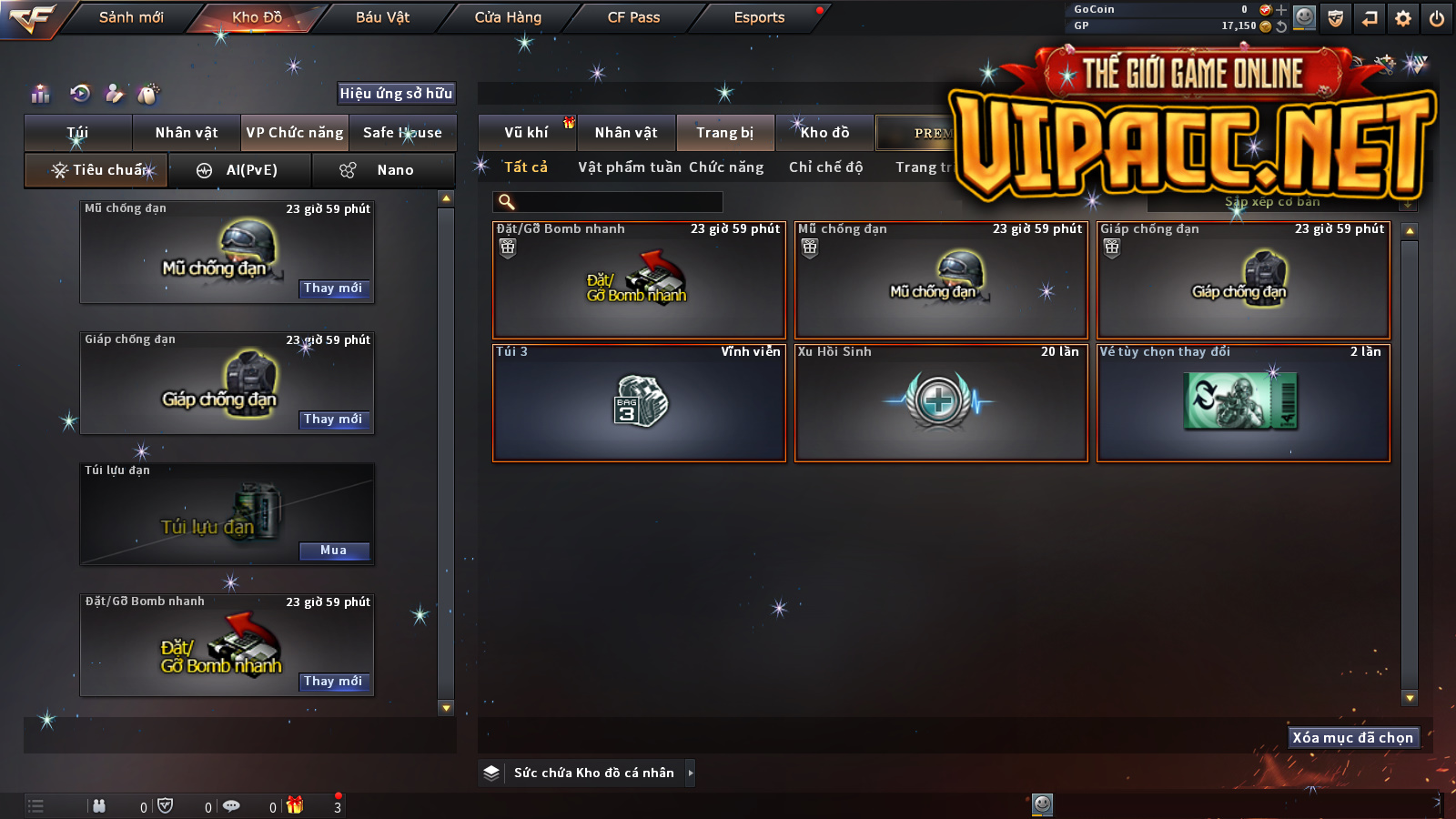The height and width of the screenshot is (819, 1456).
Task: Choose the Túi 3 bag item
Action: [x=639, y=403]
